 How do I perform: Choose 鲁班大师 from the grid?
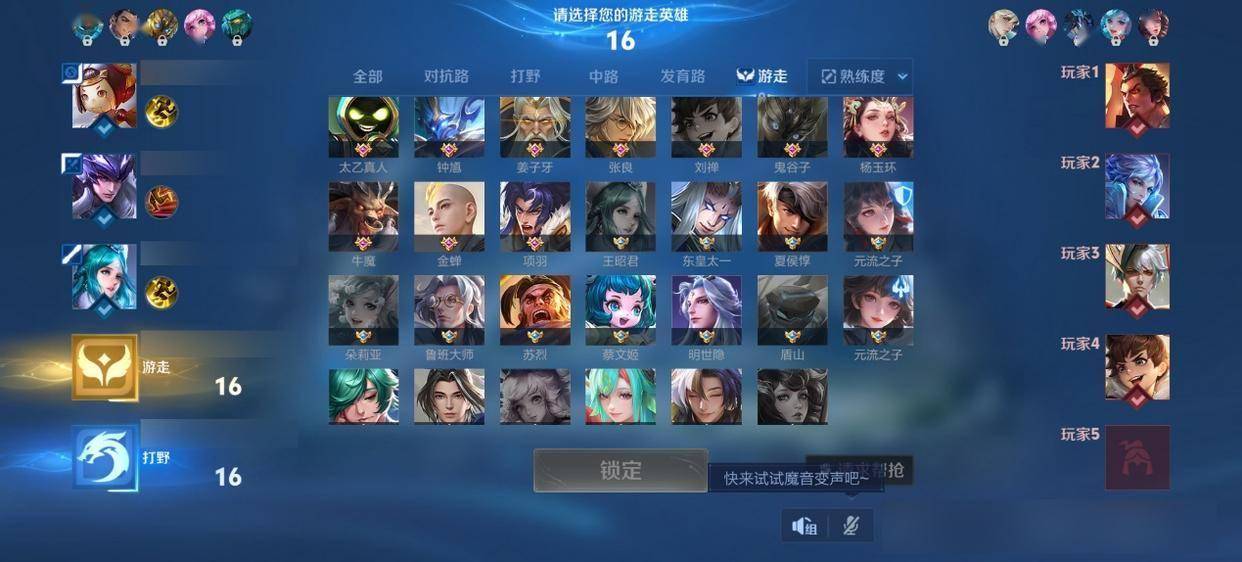point(449,310)
